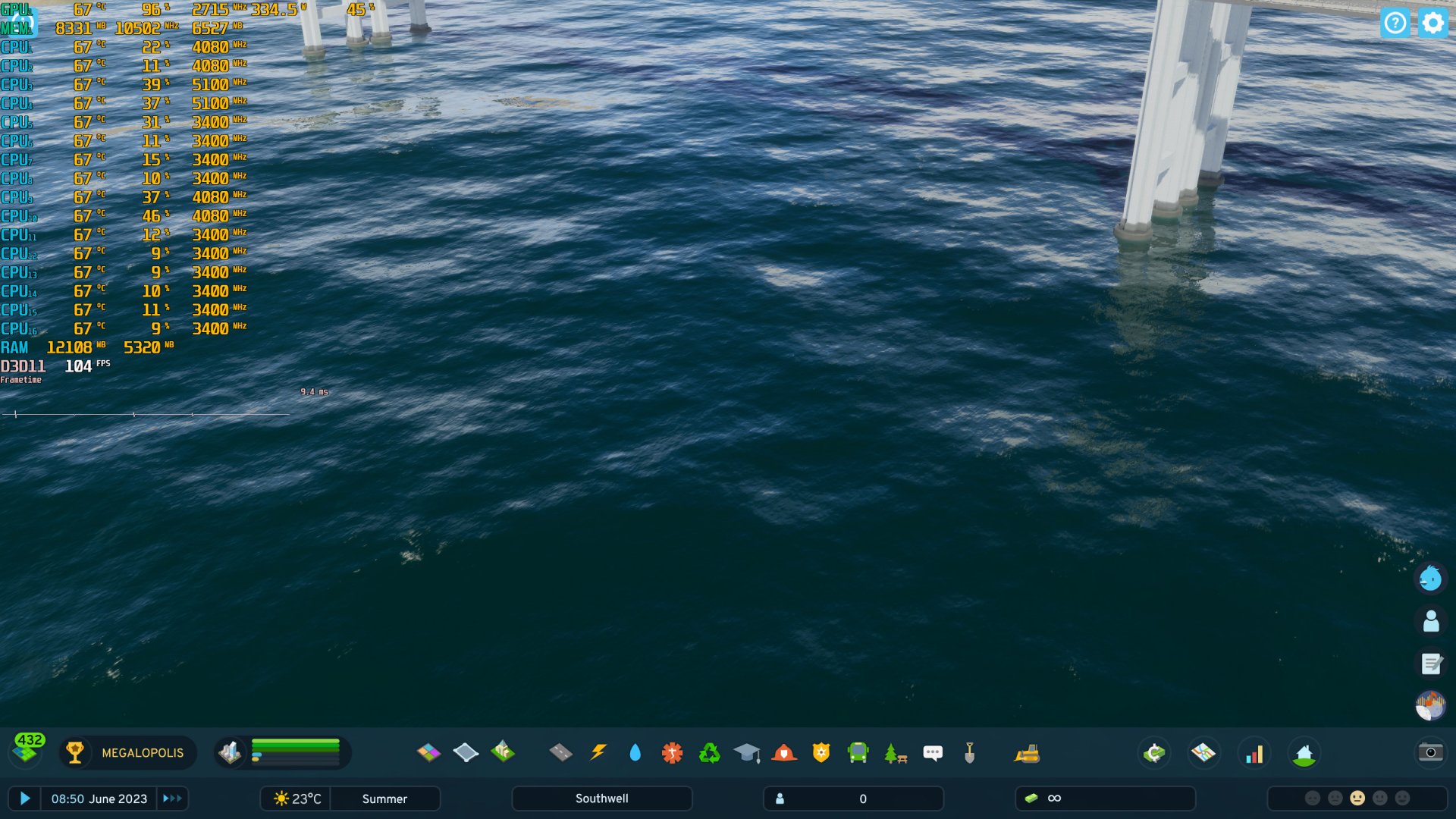Image resolution: width=1456 pixels, height=819 pixels.
Task: Open the Electricity services menu
Action: (598, 753)
